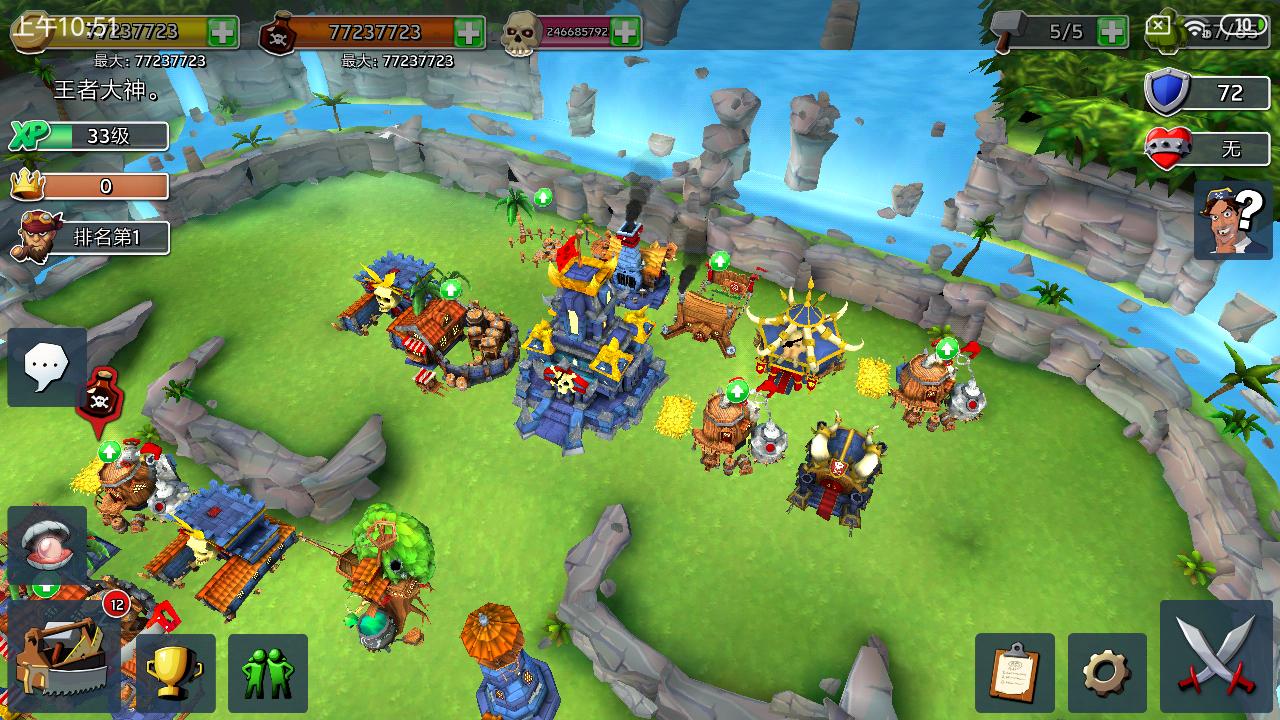
Task: Open the chat speech bubble
Action: [46, 367]
